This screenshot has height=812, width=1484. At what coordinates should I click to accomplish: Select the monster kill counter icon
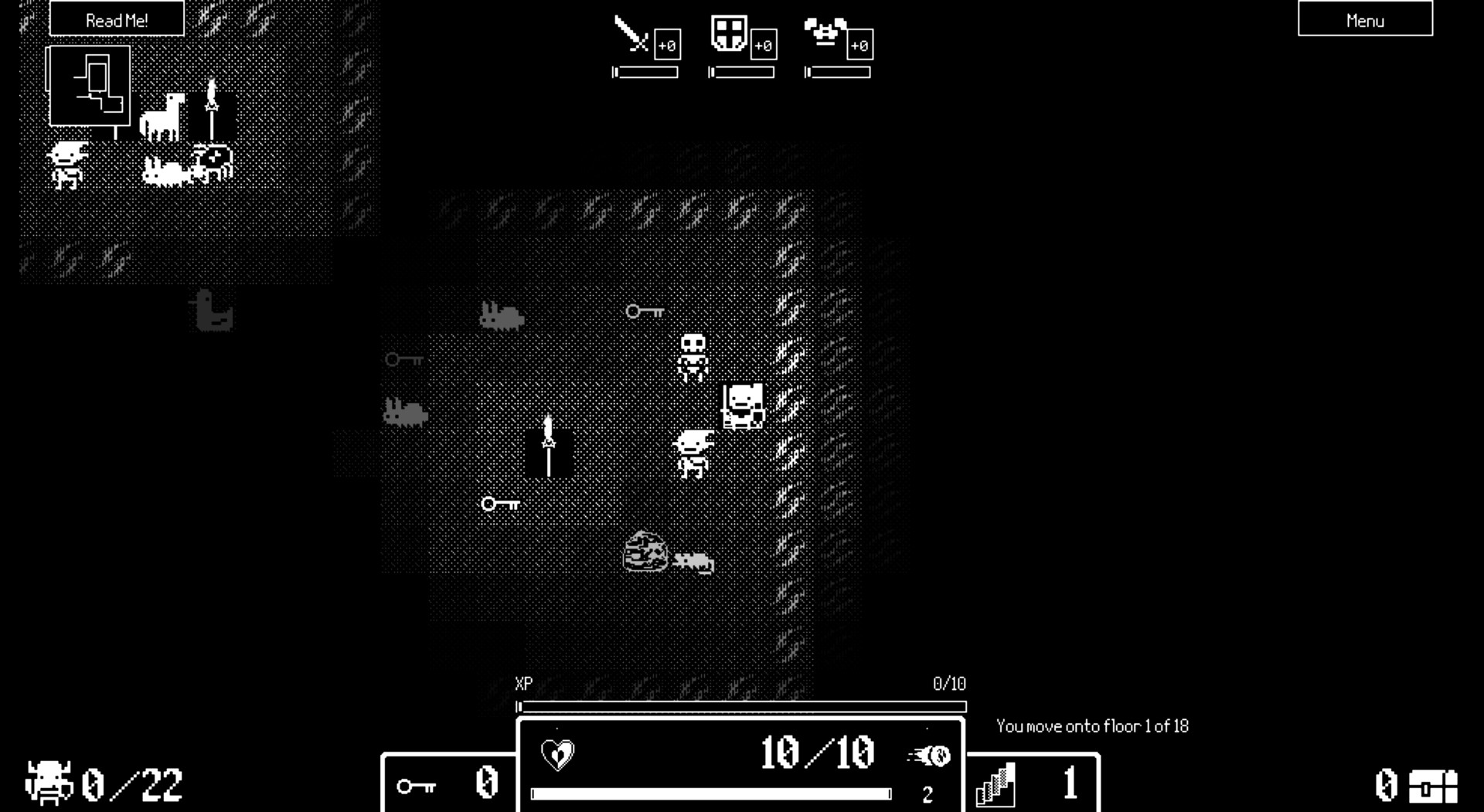(x=48, y=782)
